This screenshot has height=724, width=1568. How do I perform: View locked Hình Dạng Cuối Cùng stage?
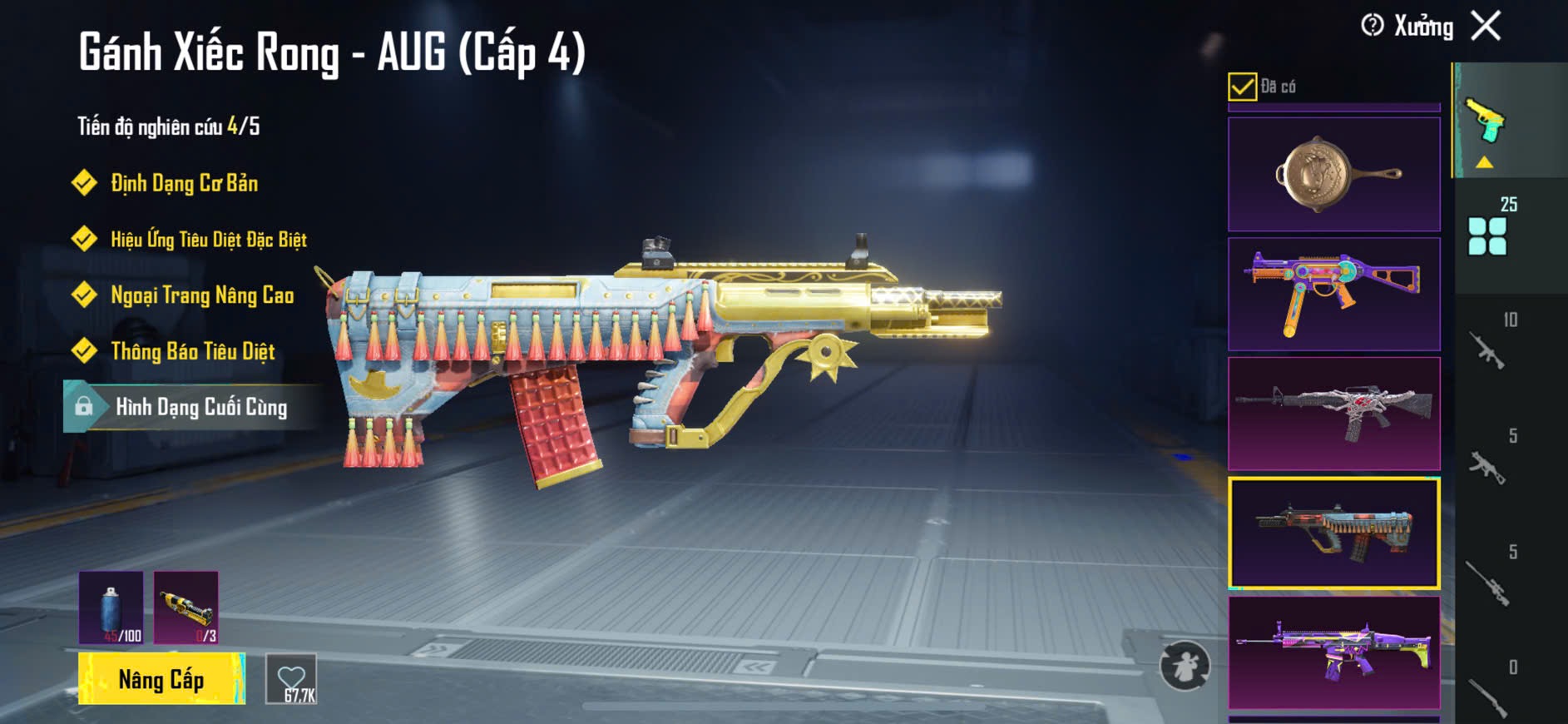click(200, 407)
